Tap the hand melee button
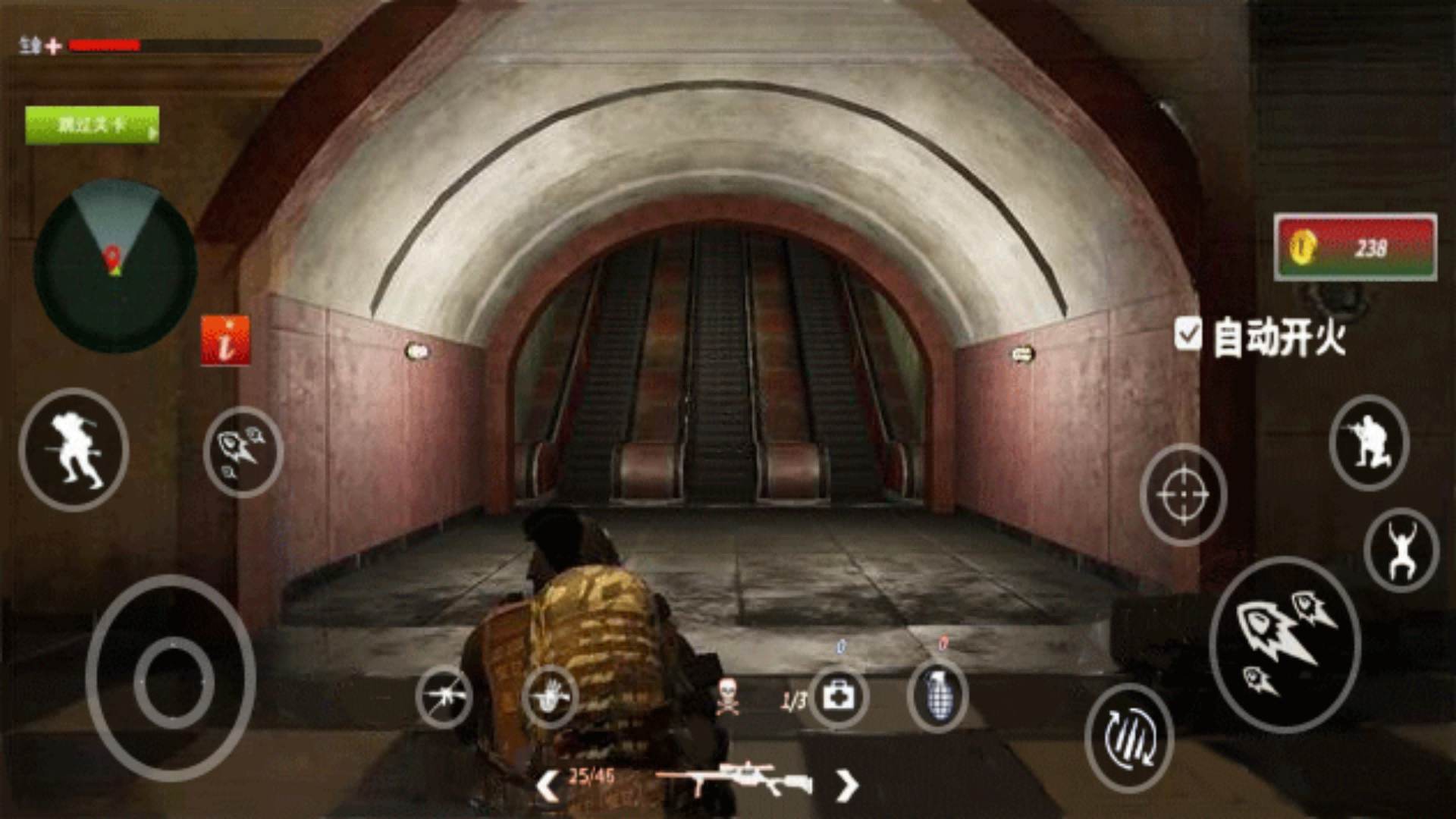The height and width of the screenshot is (819, 1456). click(550, 696)
